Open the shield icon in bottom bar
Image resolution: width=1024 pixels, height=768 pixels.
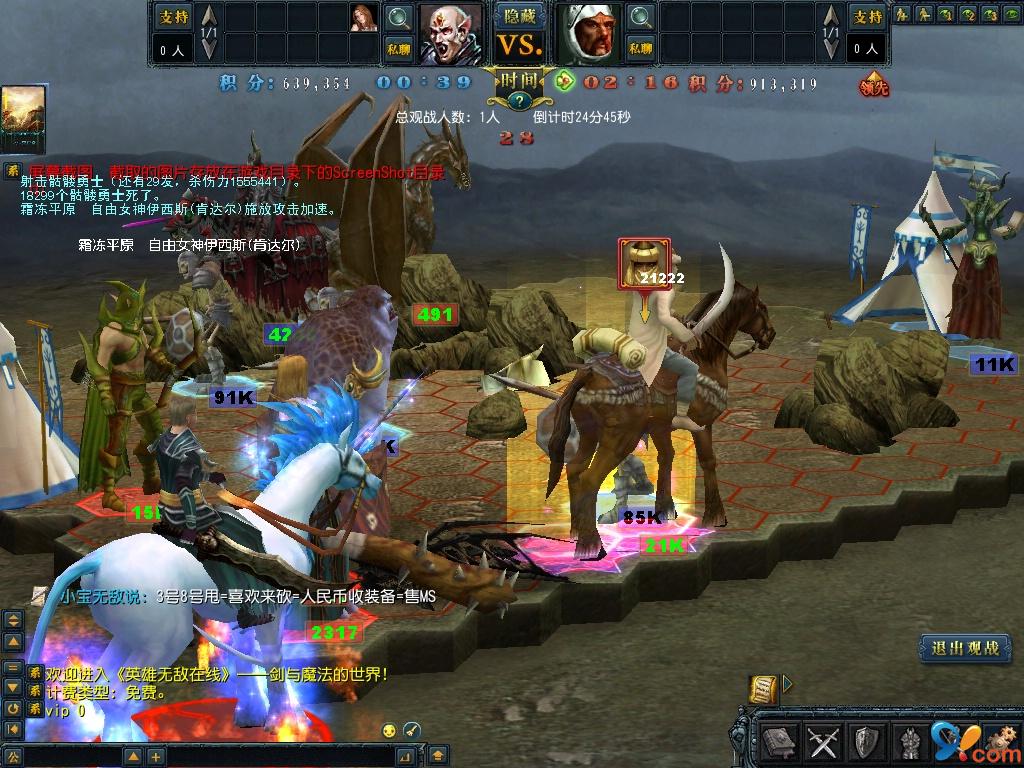[866, 743]
